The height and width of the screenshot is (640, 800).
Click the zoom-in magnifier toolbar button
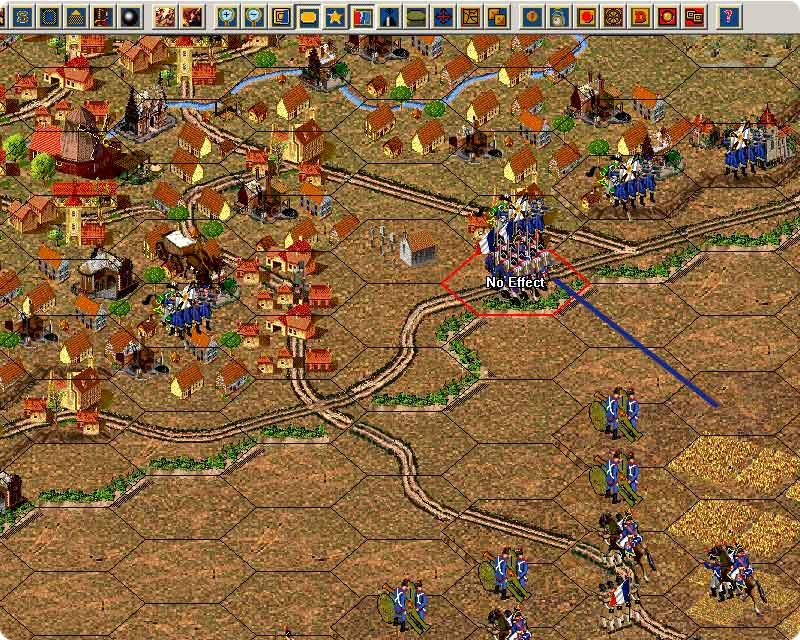click(228, 16)
